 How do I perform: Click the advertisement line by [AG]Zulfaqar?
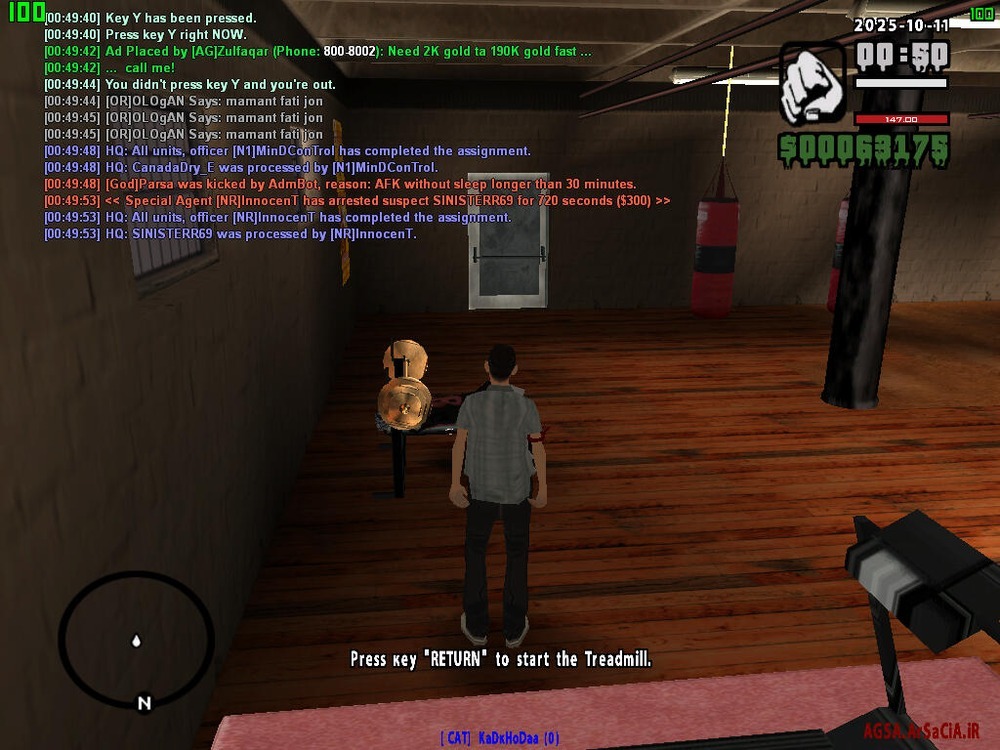pos(318,51)
